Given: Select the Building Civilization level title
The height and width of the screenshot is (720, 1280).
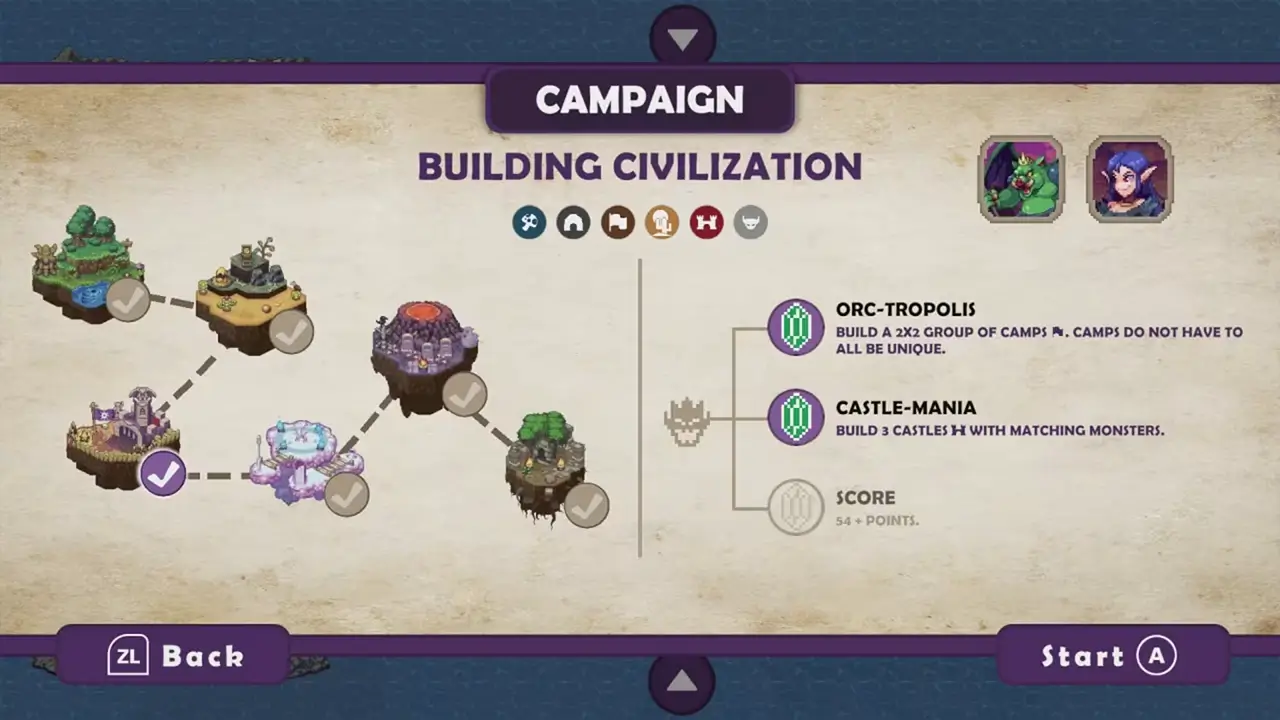Looking at the screenshot, I should coord(640,167).
